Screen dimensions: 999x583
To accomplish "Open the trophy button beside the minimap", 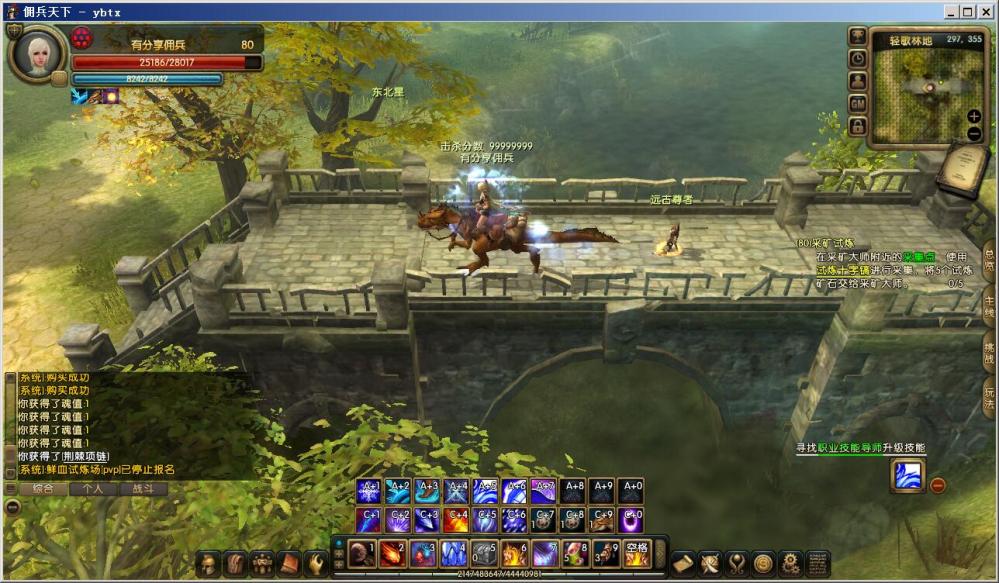I will click(x=857, y=36).
